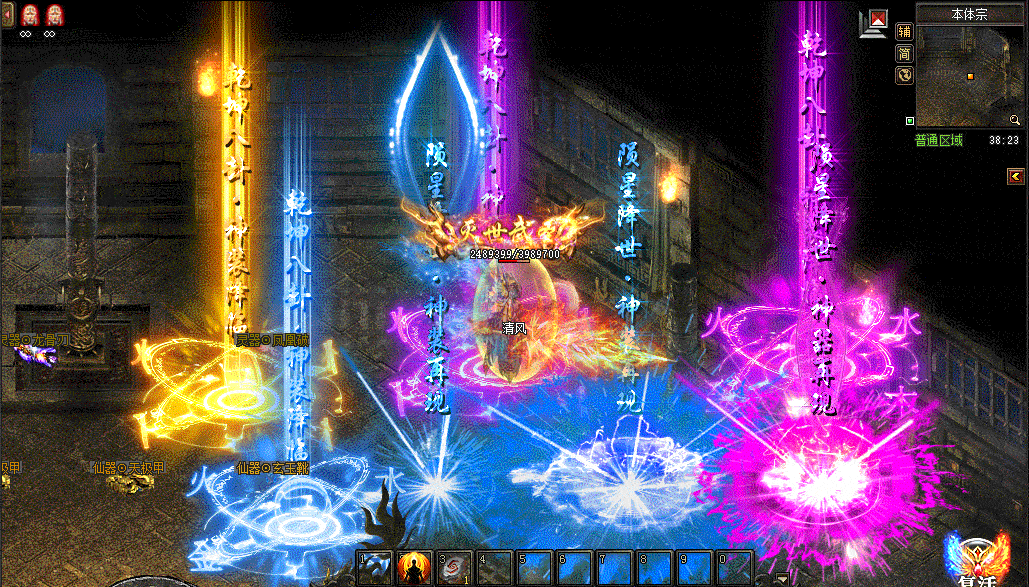Open the dropdown arrow beside the hotbar

tap(781, 577)
